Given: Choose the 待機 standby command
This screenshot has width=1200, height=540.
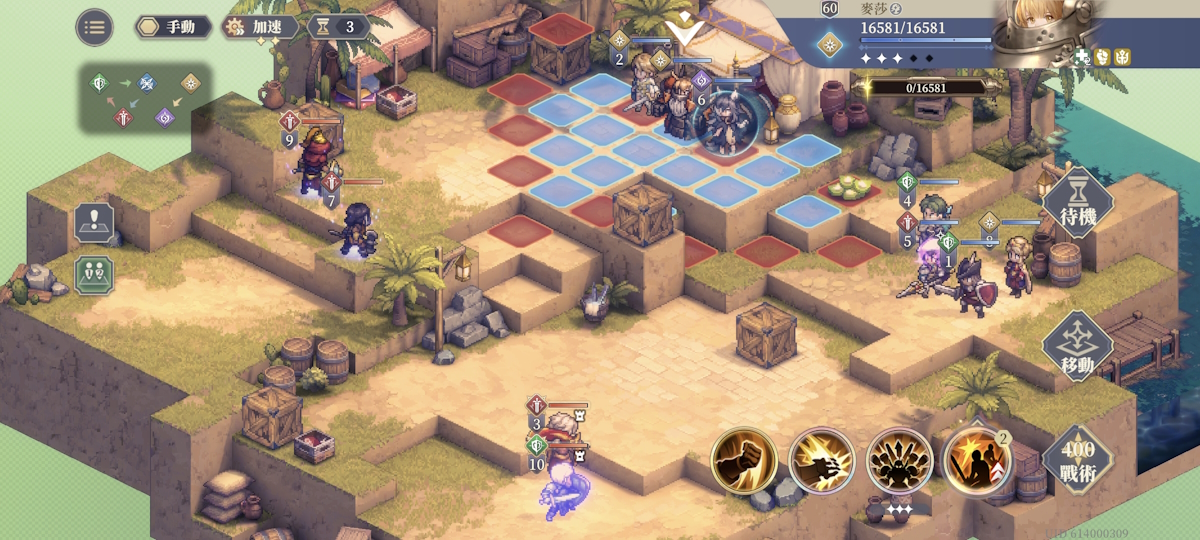Looking at the screenshot, I should 1077,203.
